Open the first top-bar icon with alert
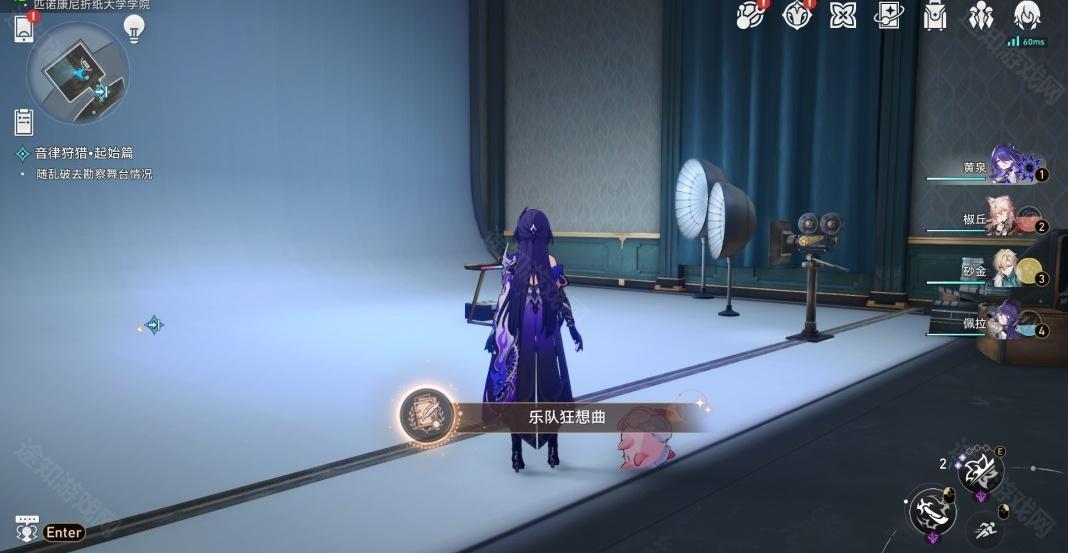The height and width of the screenshot is (553, 1068). [751, 15]
